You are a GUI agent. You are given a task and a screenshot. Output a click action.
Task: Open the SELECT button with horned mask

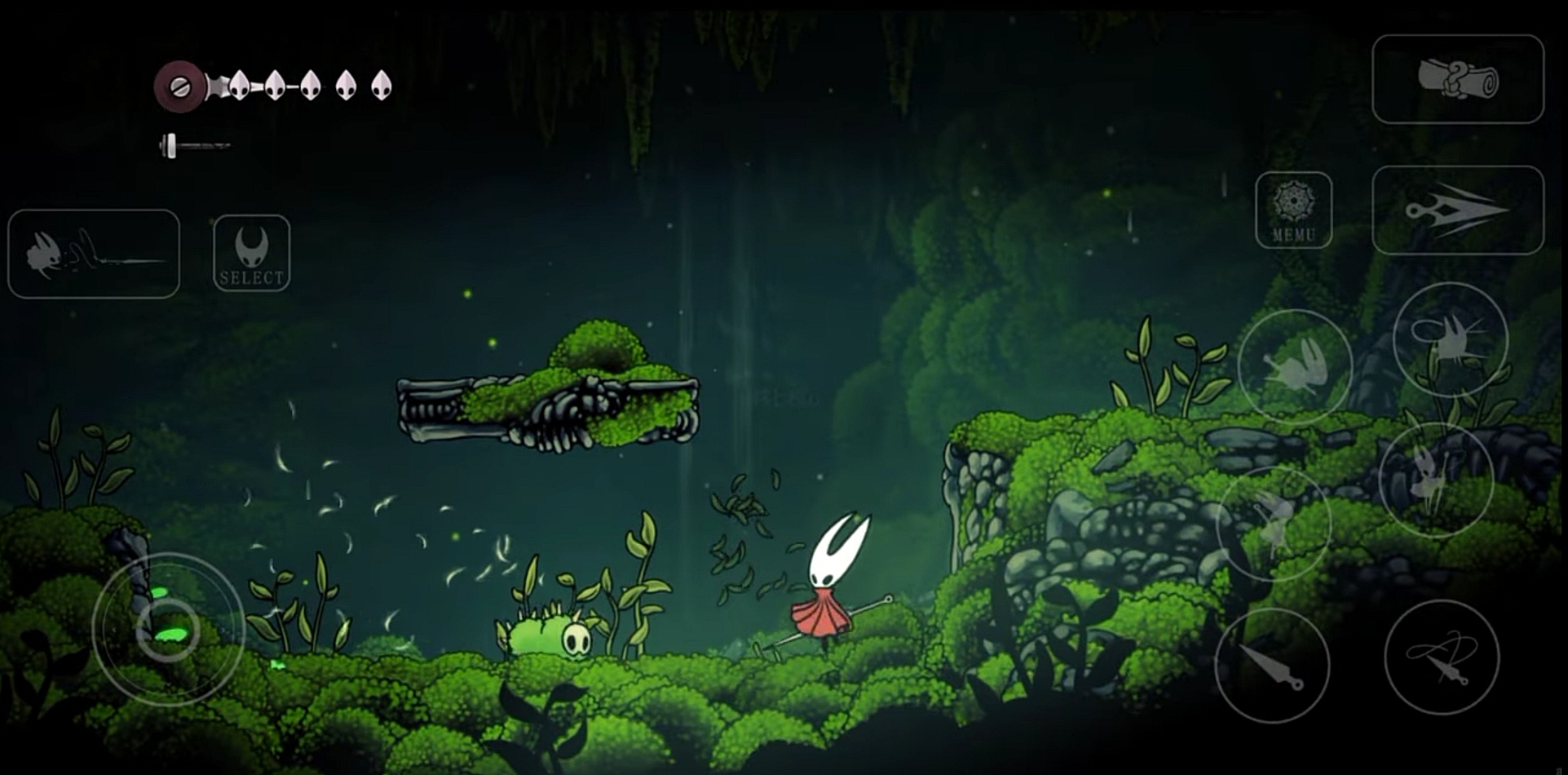pyautogui.click(x=251, y=253)
